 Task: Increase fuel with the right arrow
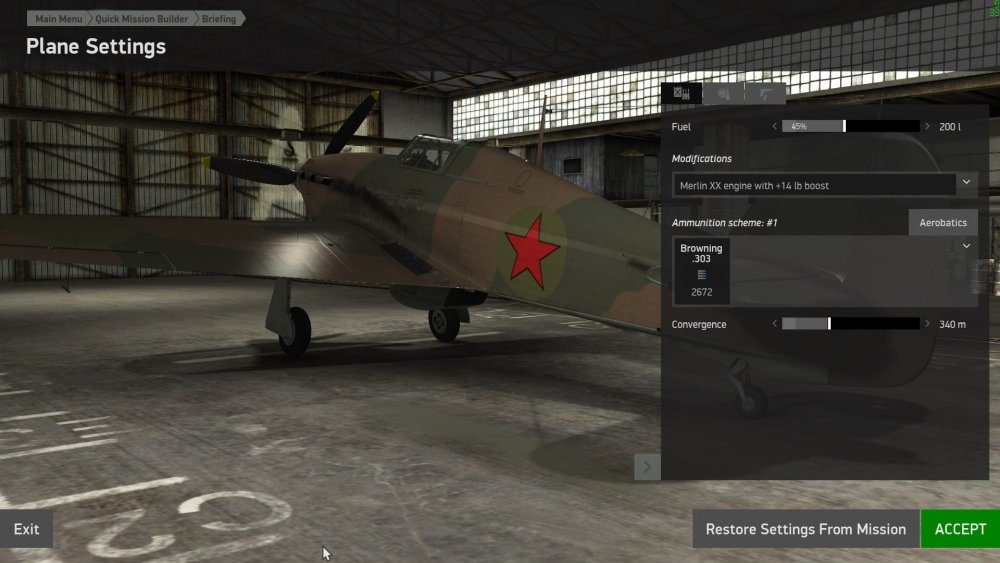point(929,127)
